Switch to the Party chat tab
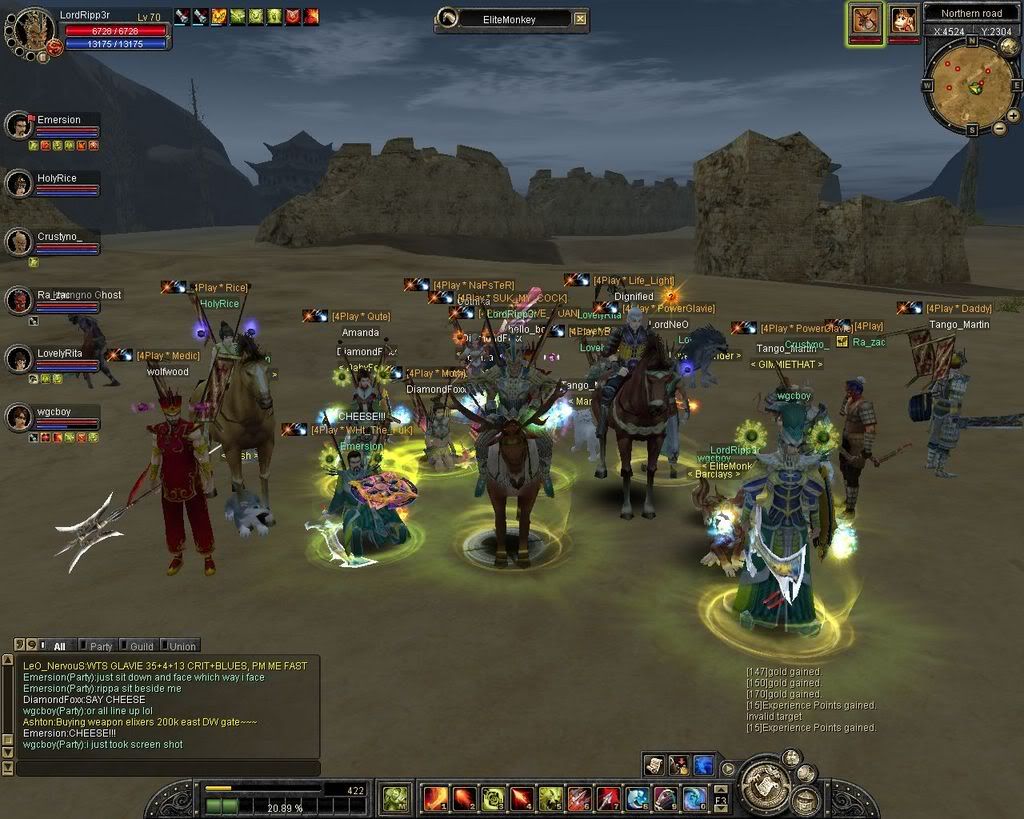Image resolution: width=1024 pixels, height=819 pixels. tap(98, 646)
